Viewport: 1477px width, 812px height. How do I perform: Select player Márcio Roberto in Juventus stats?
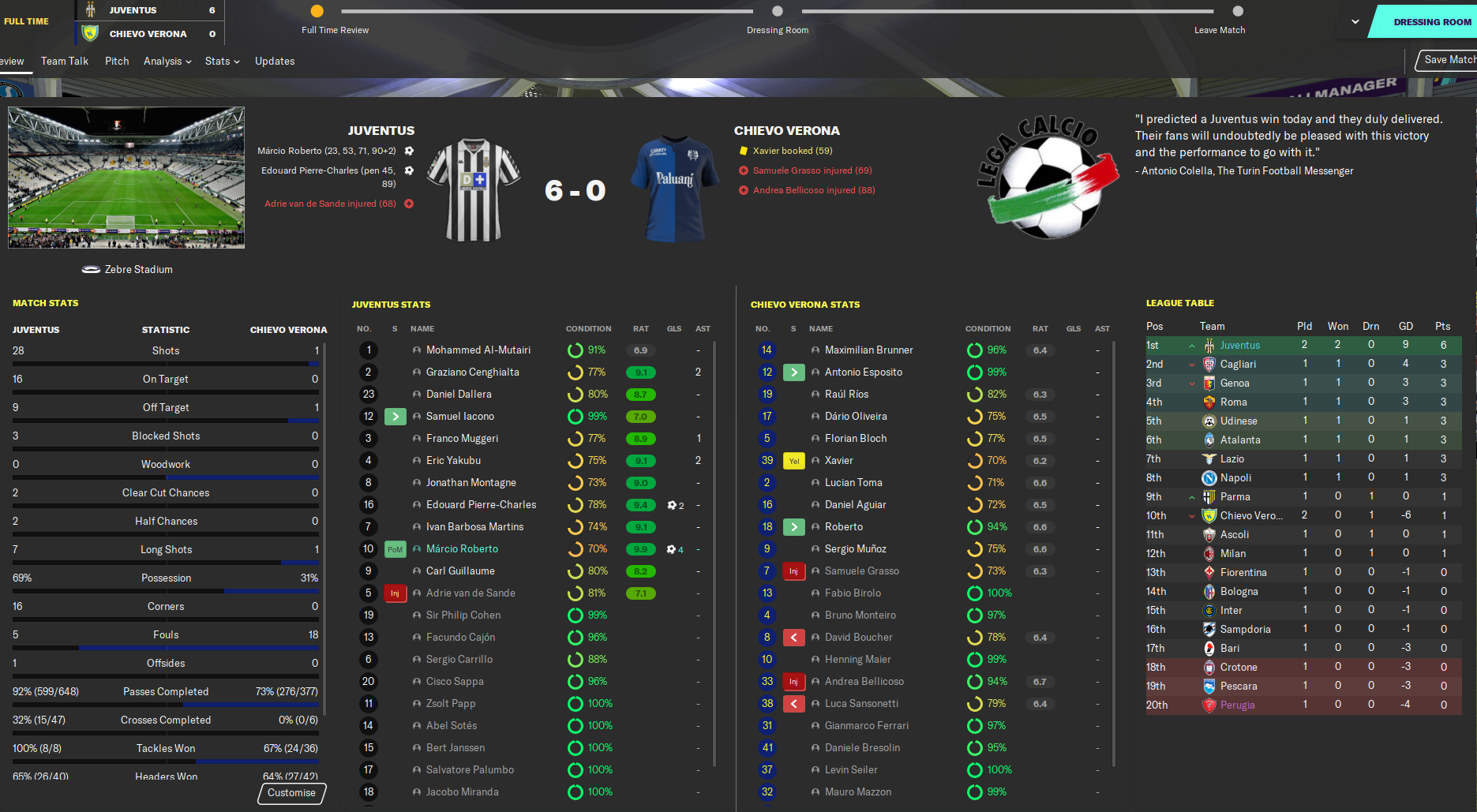[462, 549]
